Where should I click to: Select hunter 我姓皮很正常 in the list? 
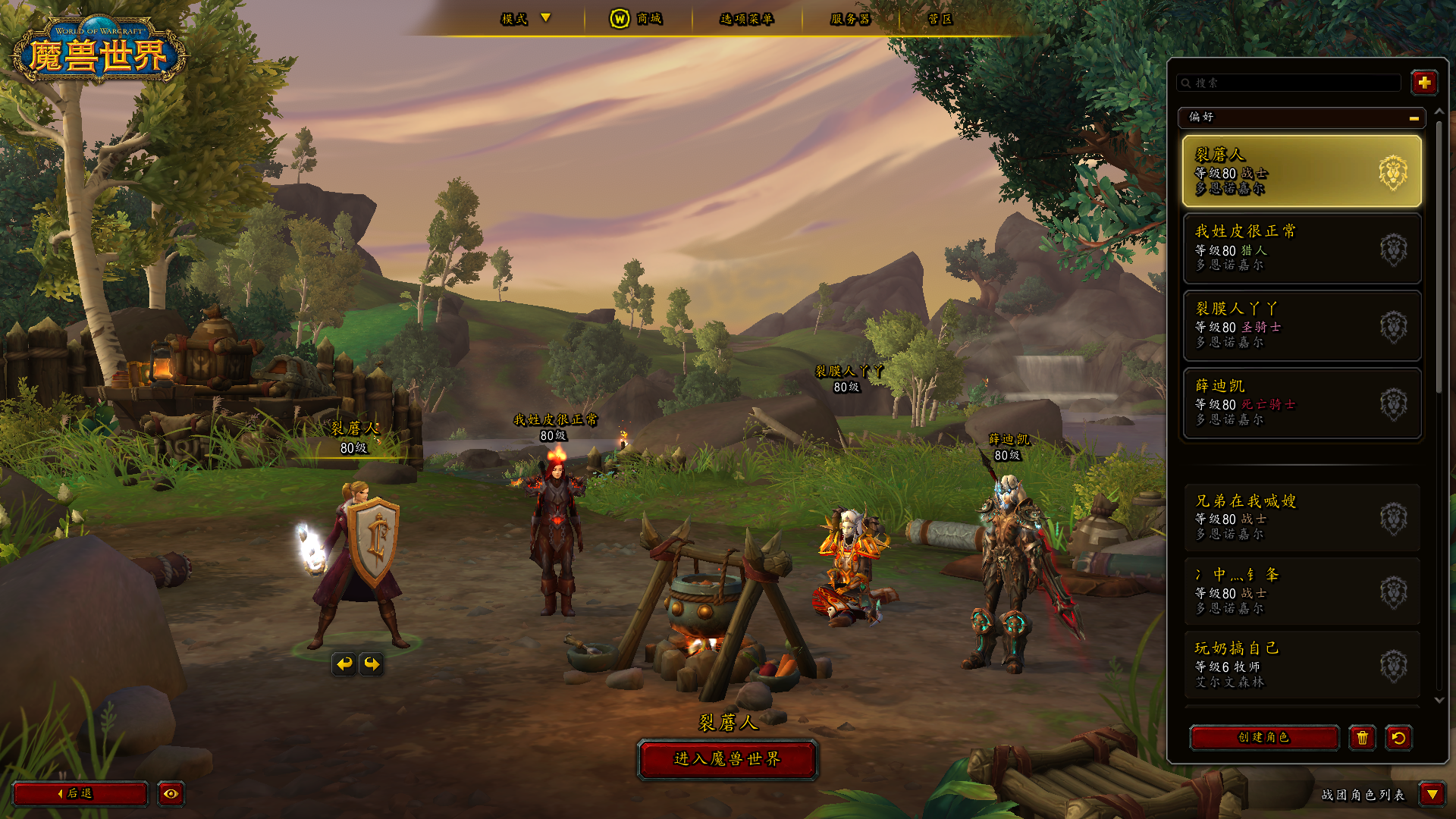point(1301,248)
